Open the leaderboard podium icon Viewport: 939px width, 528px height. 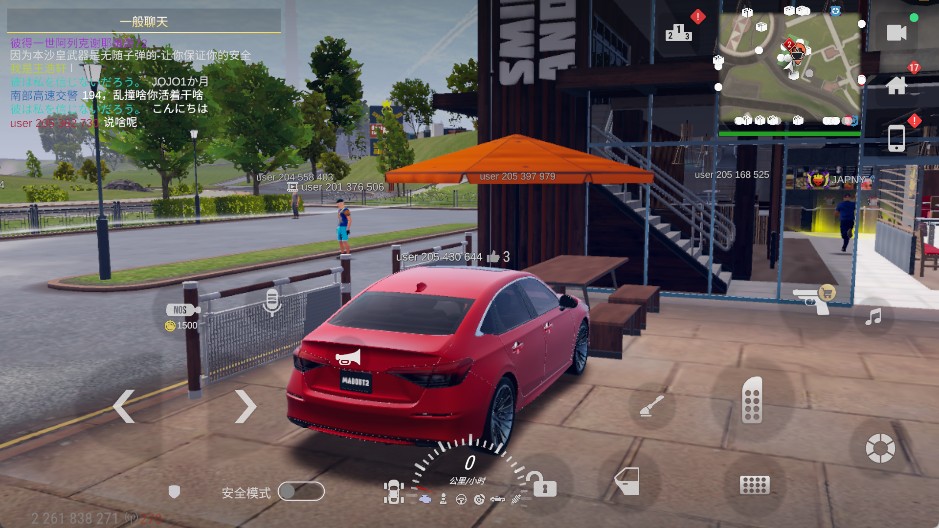click(679, 33)
